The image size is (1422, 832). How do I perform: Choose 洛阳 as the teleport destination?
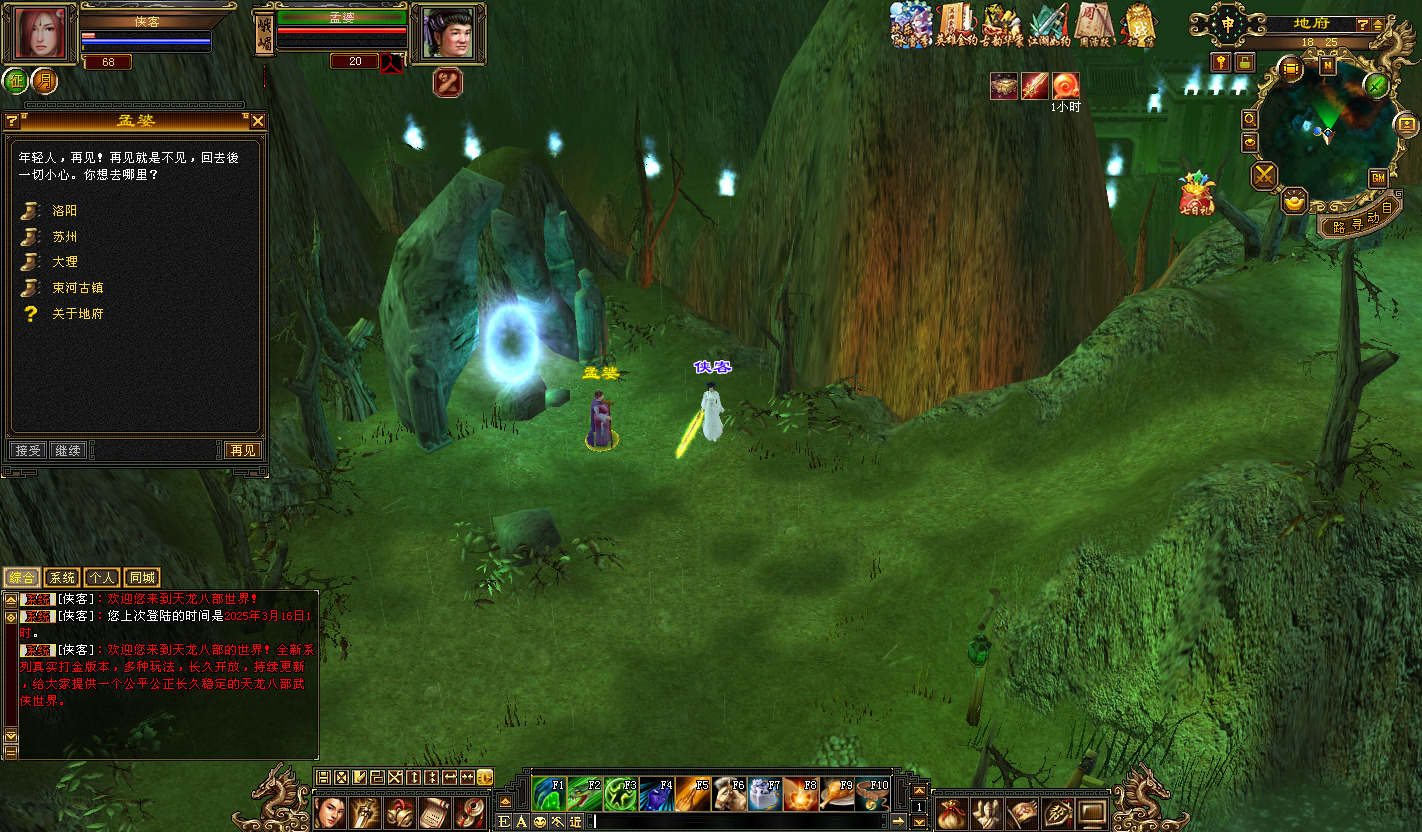pyautogui.click(x=64, y=211)
